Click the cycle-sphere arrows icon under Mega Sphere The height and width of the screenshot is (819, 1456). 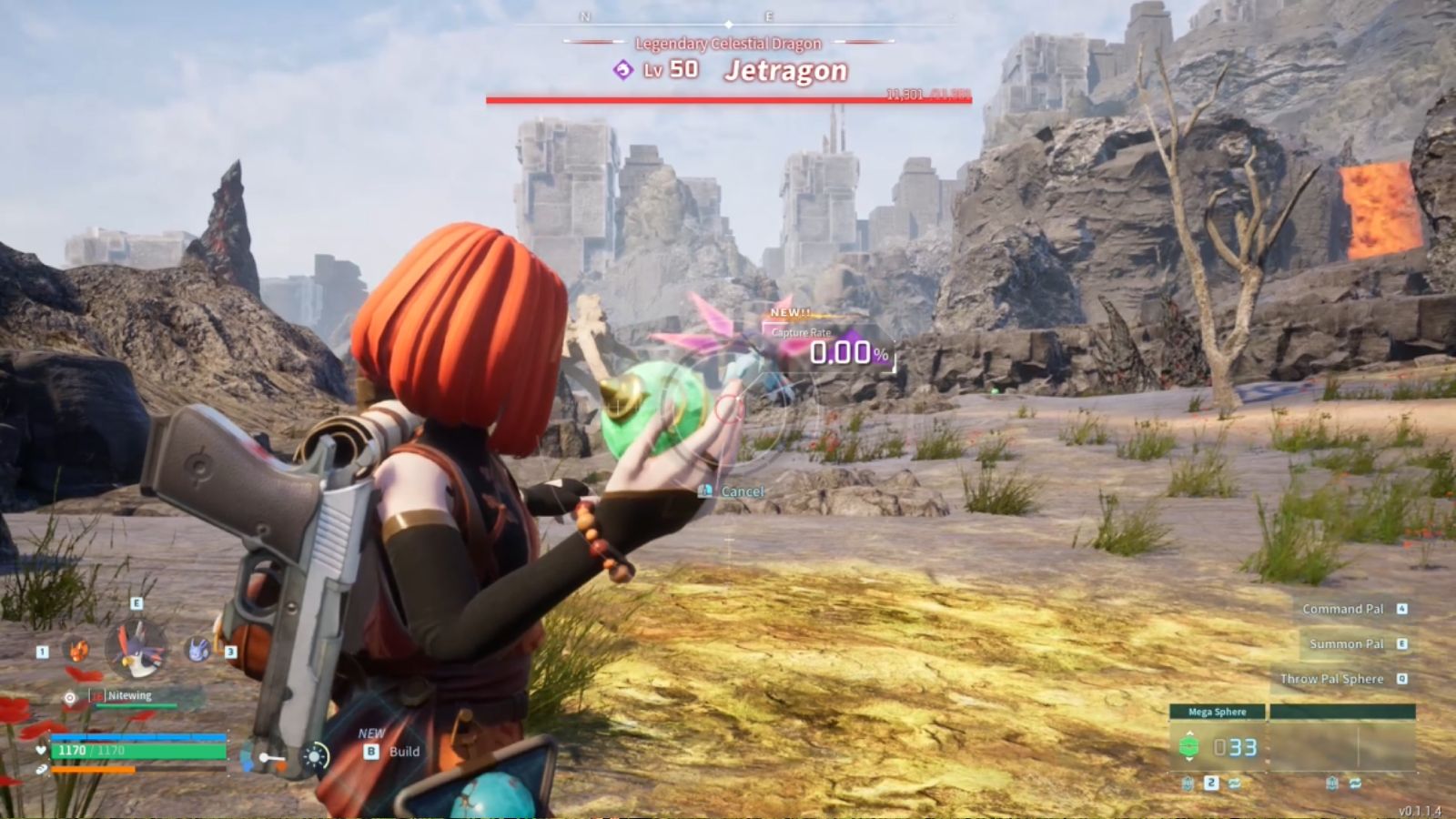1235,783
